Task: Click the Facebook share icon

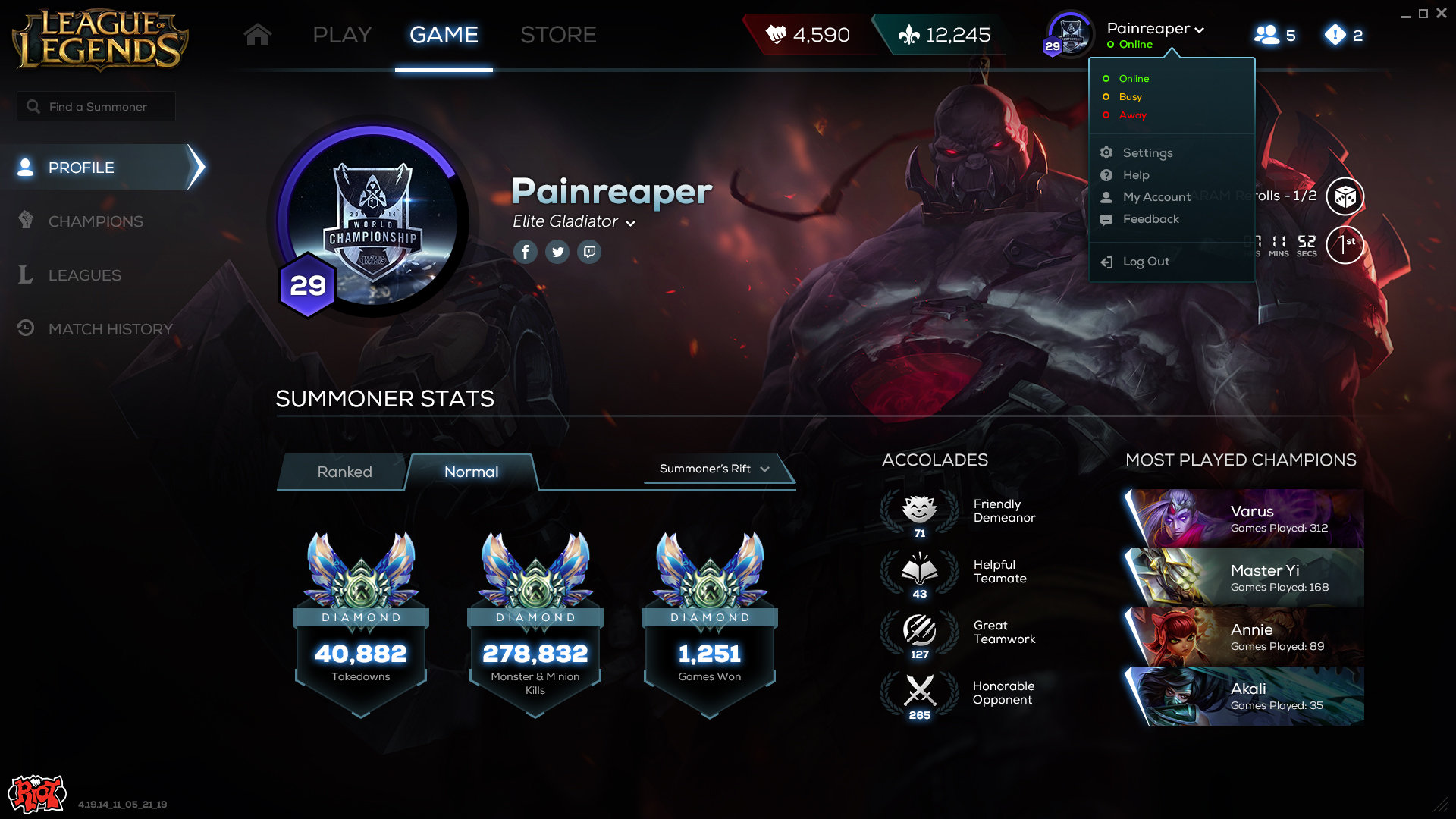Action: (526, 252)
